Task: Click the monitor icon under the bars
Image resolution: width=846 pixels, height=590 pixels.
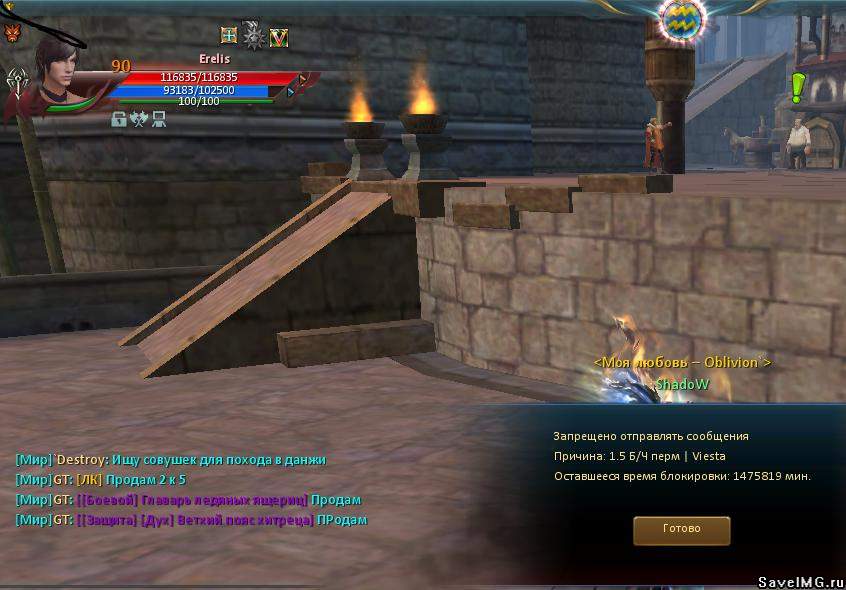Action: 158,119
